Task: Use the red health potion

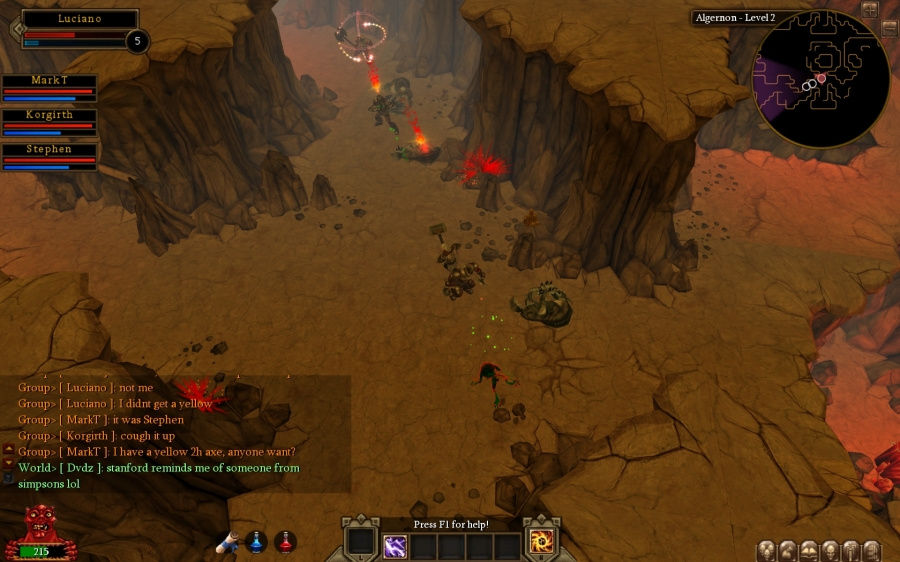Action: pos(285,541)
